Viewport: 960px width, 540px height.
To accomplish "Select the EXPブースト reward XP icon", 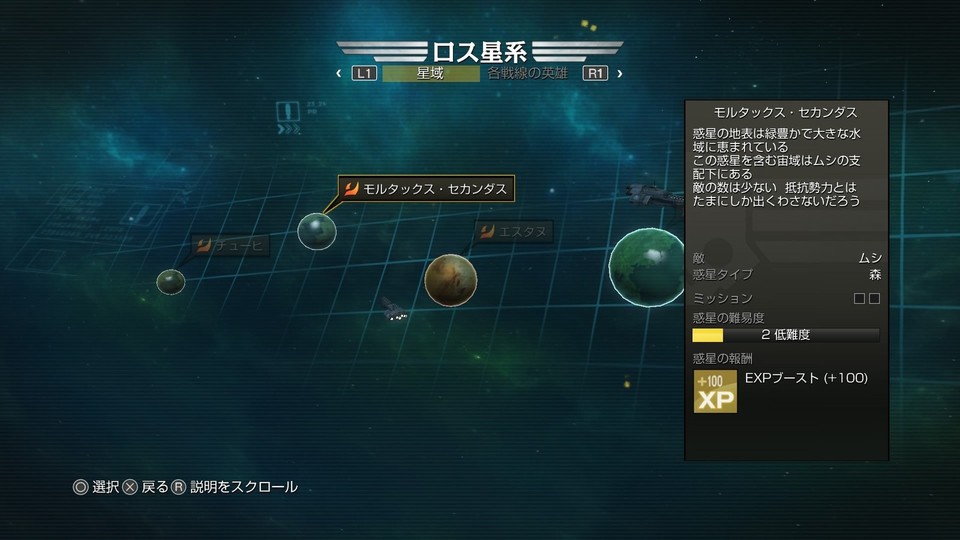I will pyautogui.click(x=715, y=391).
